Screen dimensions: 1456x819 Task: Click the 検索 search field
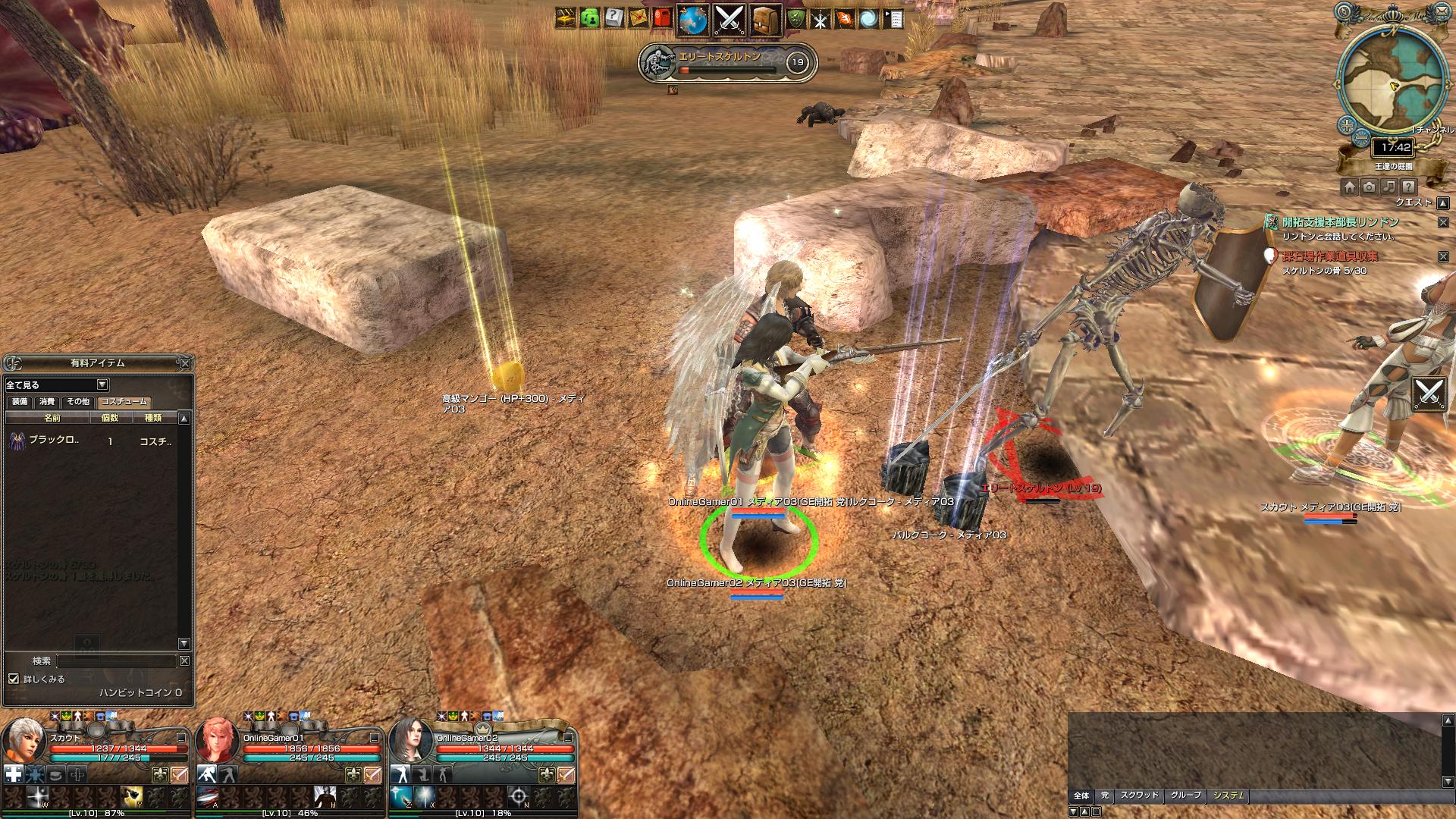[x=116, y=661]
